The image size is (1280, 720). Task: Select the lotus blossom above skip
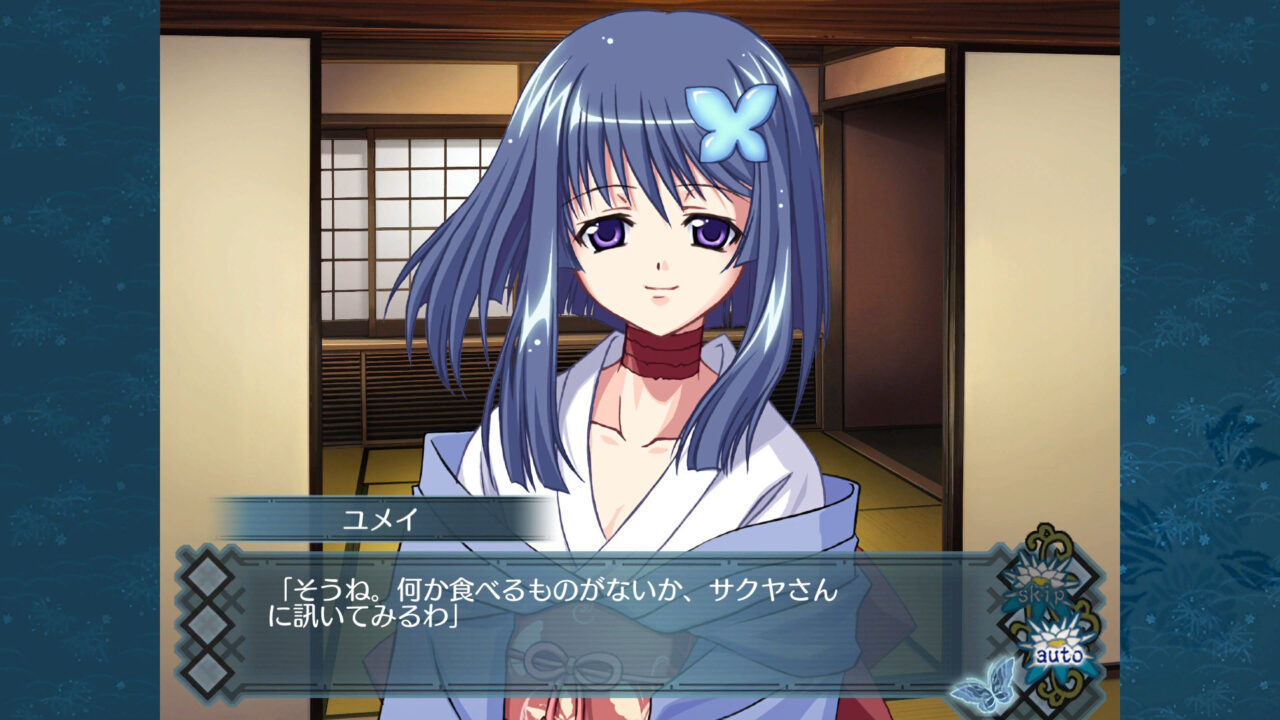click(x=1042, y=573)
